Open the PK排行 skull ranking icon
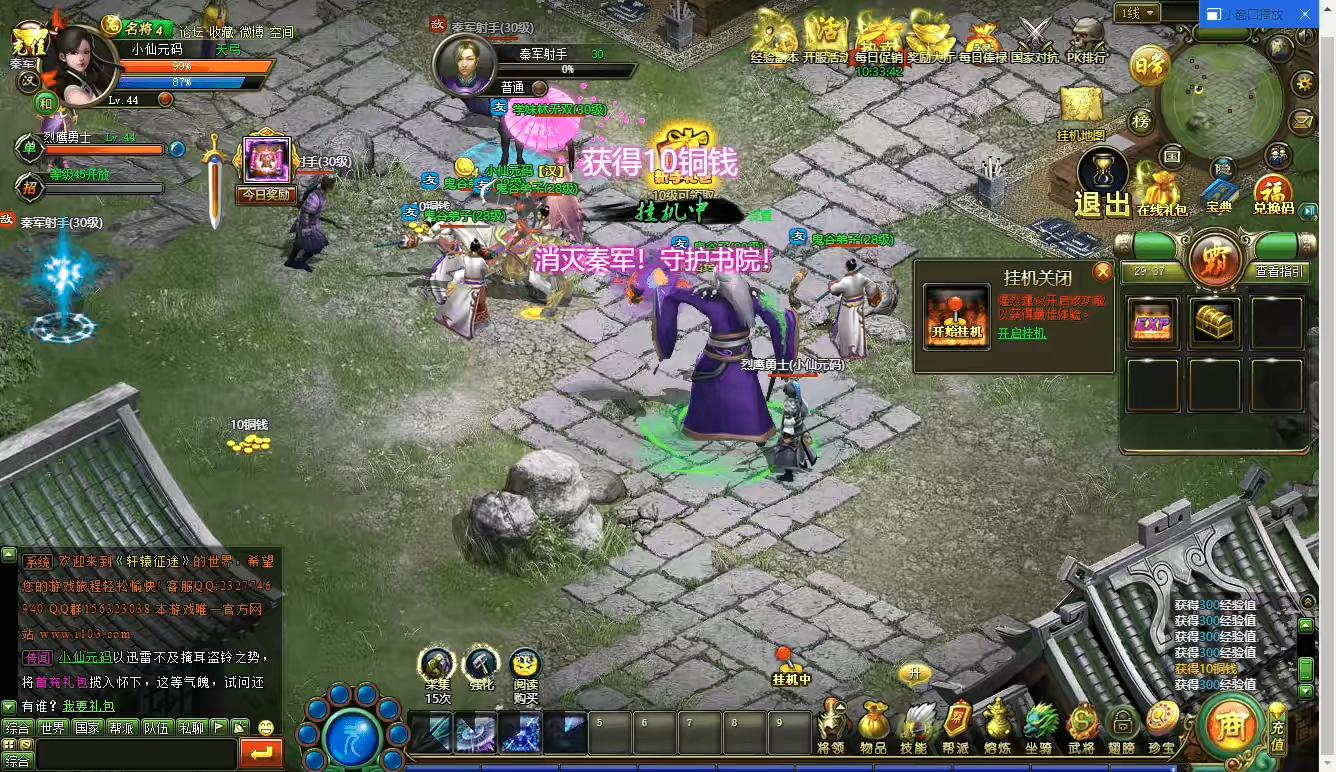This screenshot has width=1336, height=772. click(x=1086, y=38)
